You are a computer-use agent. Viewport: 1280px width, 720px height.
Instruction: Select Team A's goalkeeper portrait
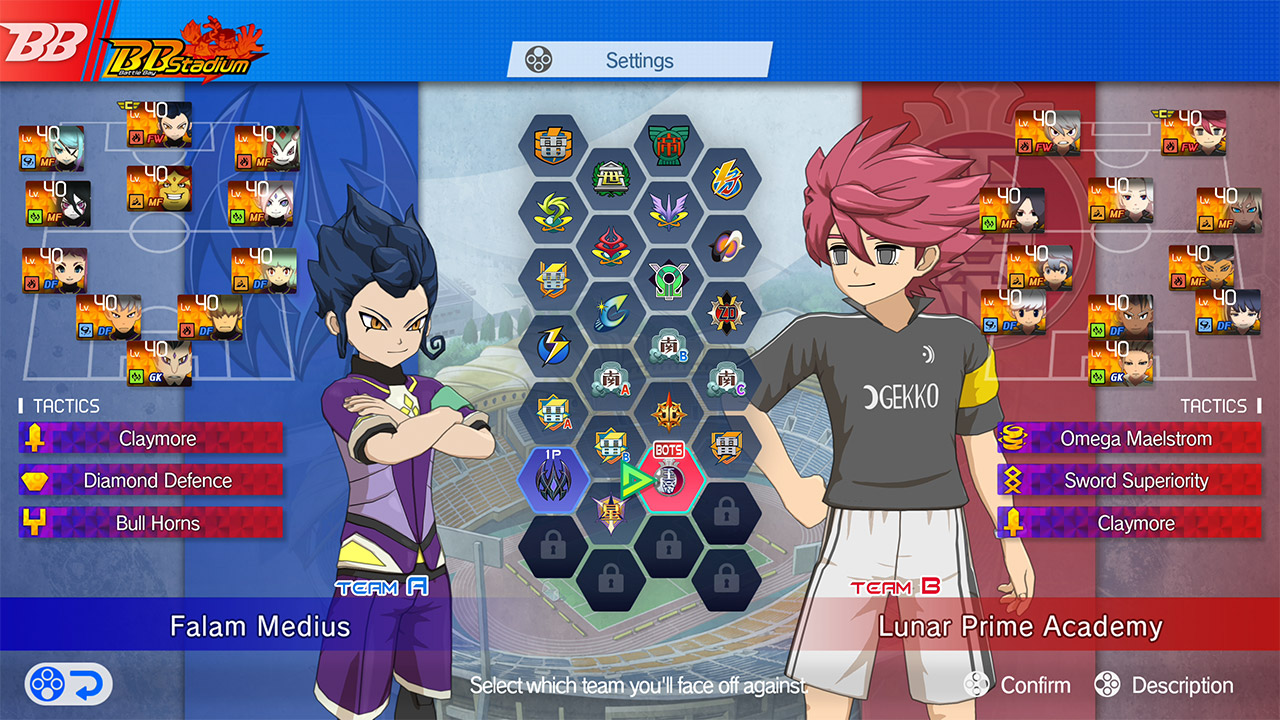click(x=159, y=363)
